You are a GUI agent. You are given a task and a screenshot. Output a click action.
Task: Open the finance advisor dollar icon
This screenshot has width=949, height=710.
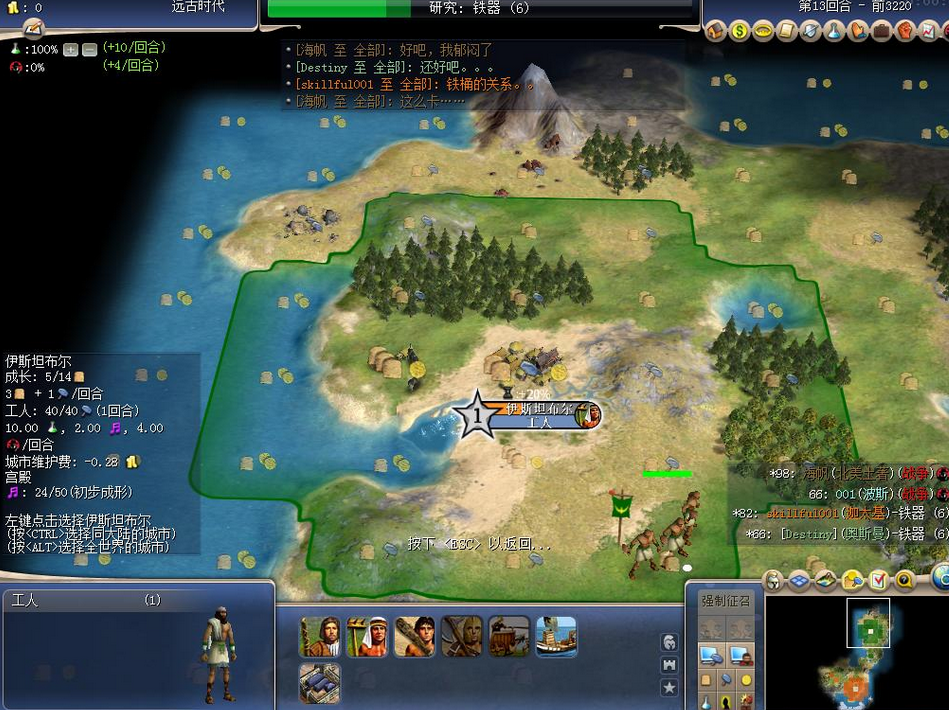tap(739, 31)
